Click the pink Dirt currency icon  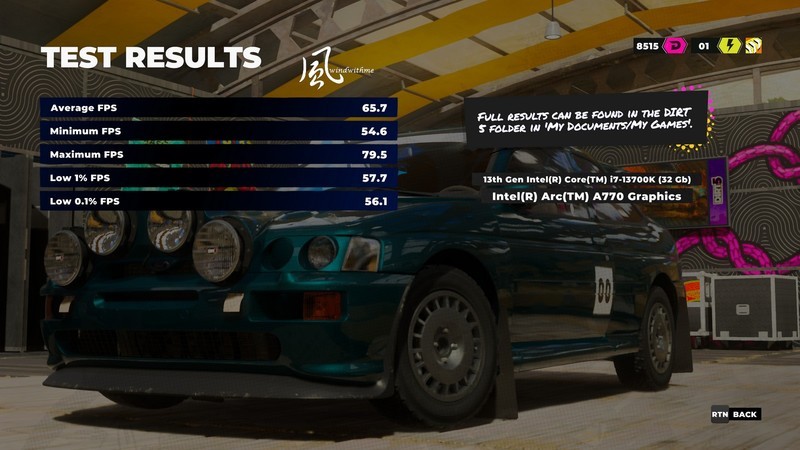[x=674, y=45]
